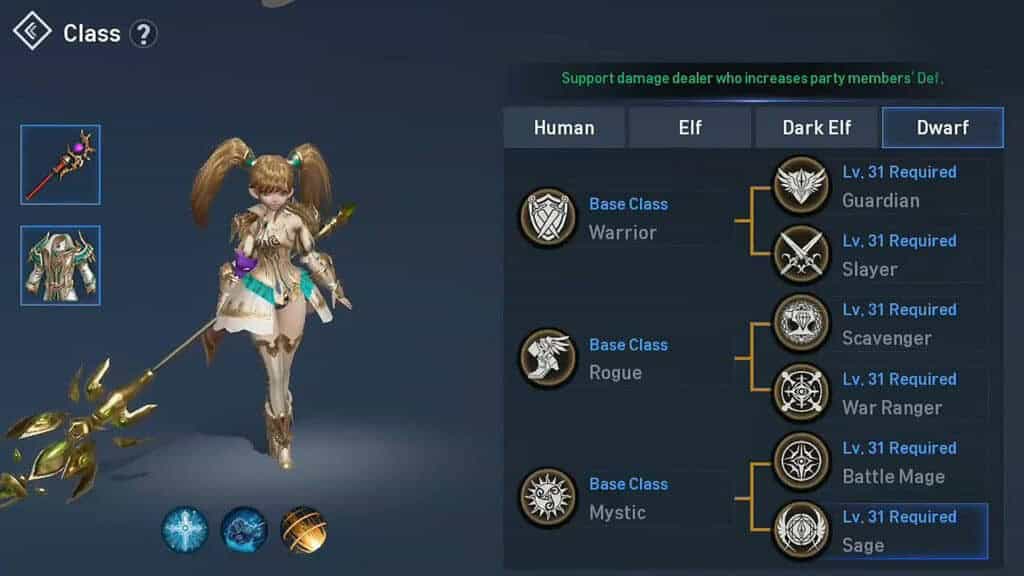Go back using the Class back arrow
Image resolution: width=1024 pixels, height=576 pixels.
click(x=32, y=32)
